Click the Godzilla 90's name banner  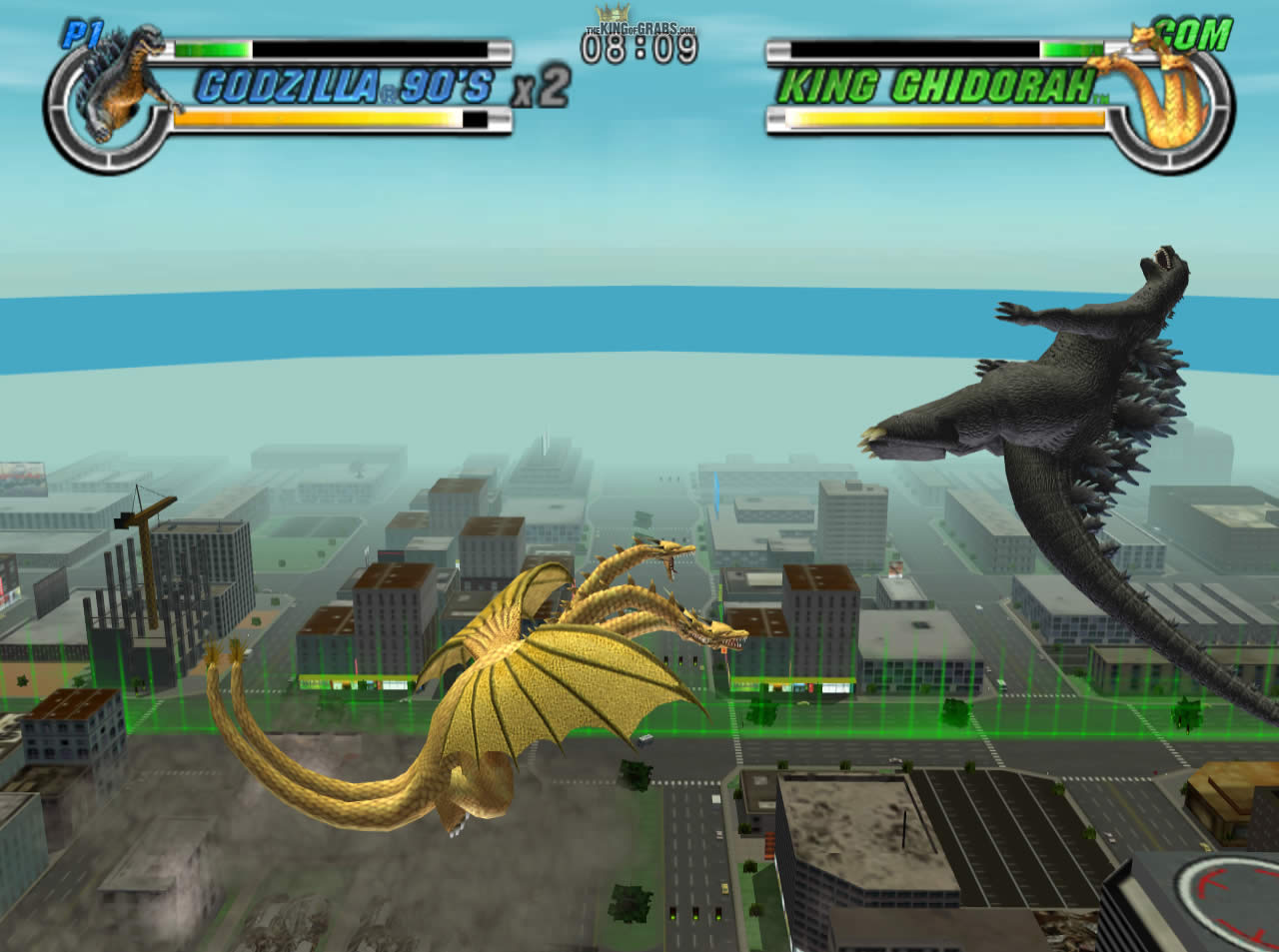tap(345, 86)
